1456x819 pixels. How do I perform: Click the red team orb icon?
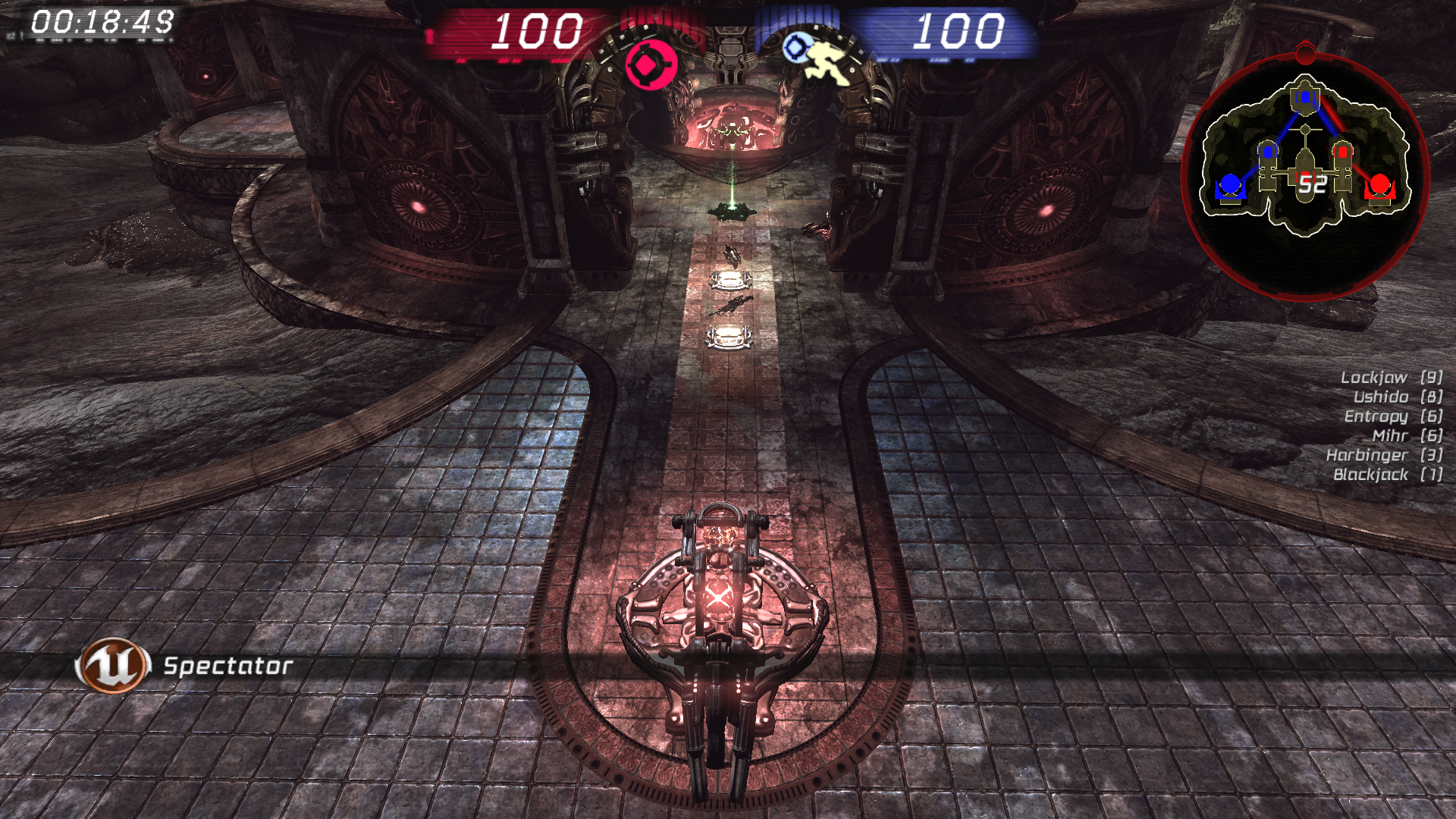click(650, 67)
